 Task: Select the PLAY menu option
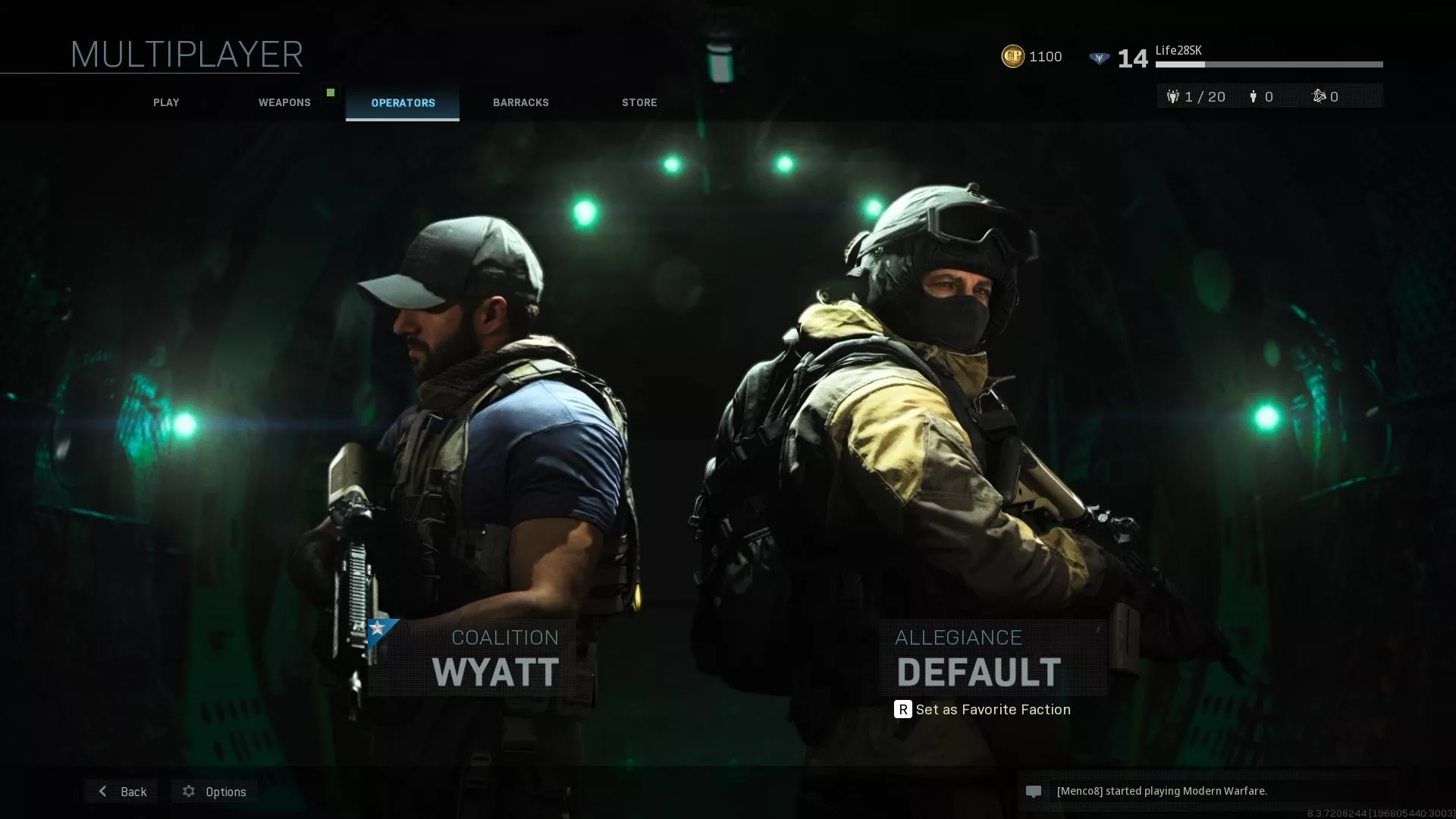pyautogui.click(x=165, y=102)
